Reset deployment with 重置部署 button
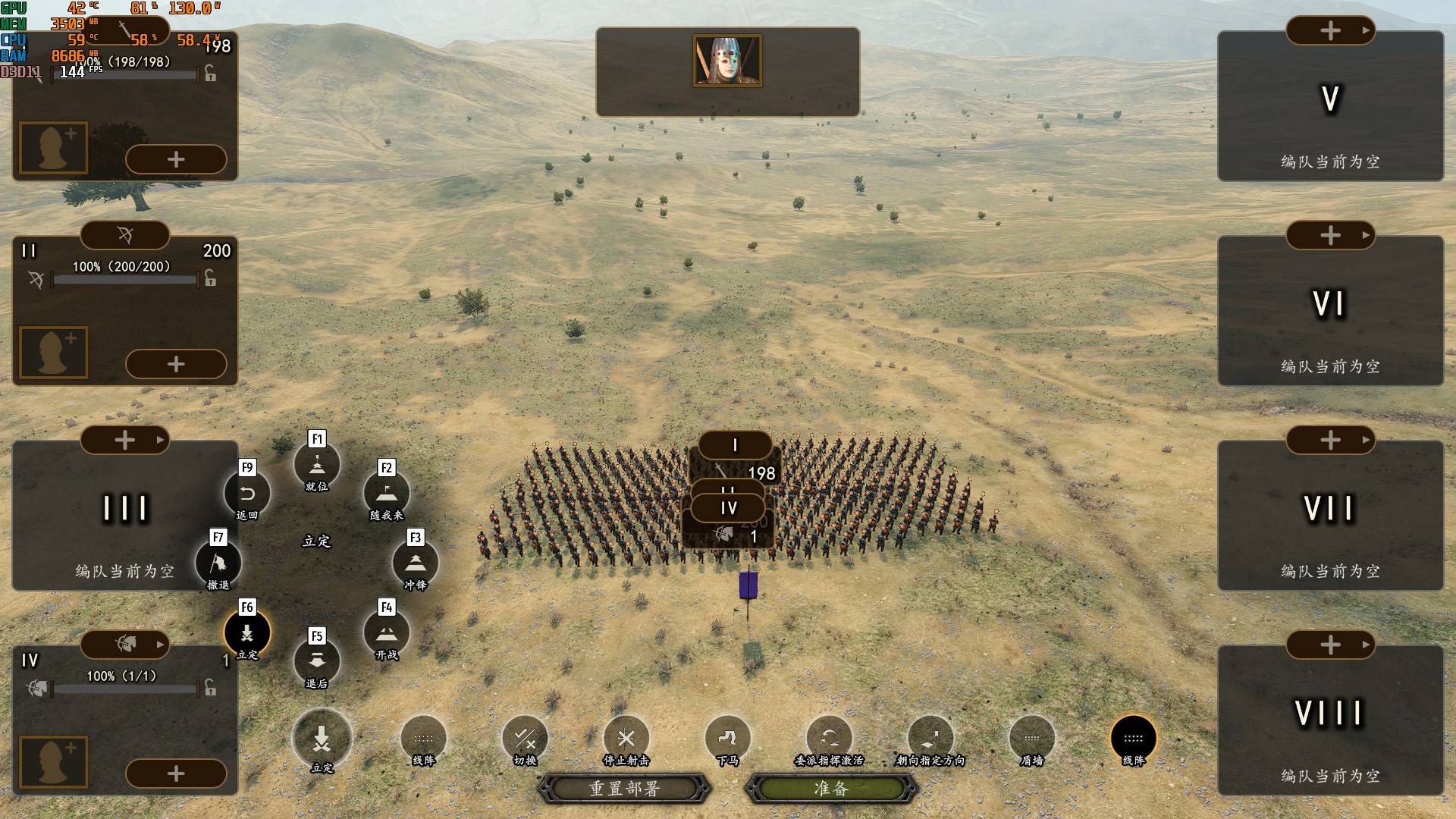The width and height of the screenshot is (1456, 819). tap(624, 789)
